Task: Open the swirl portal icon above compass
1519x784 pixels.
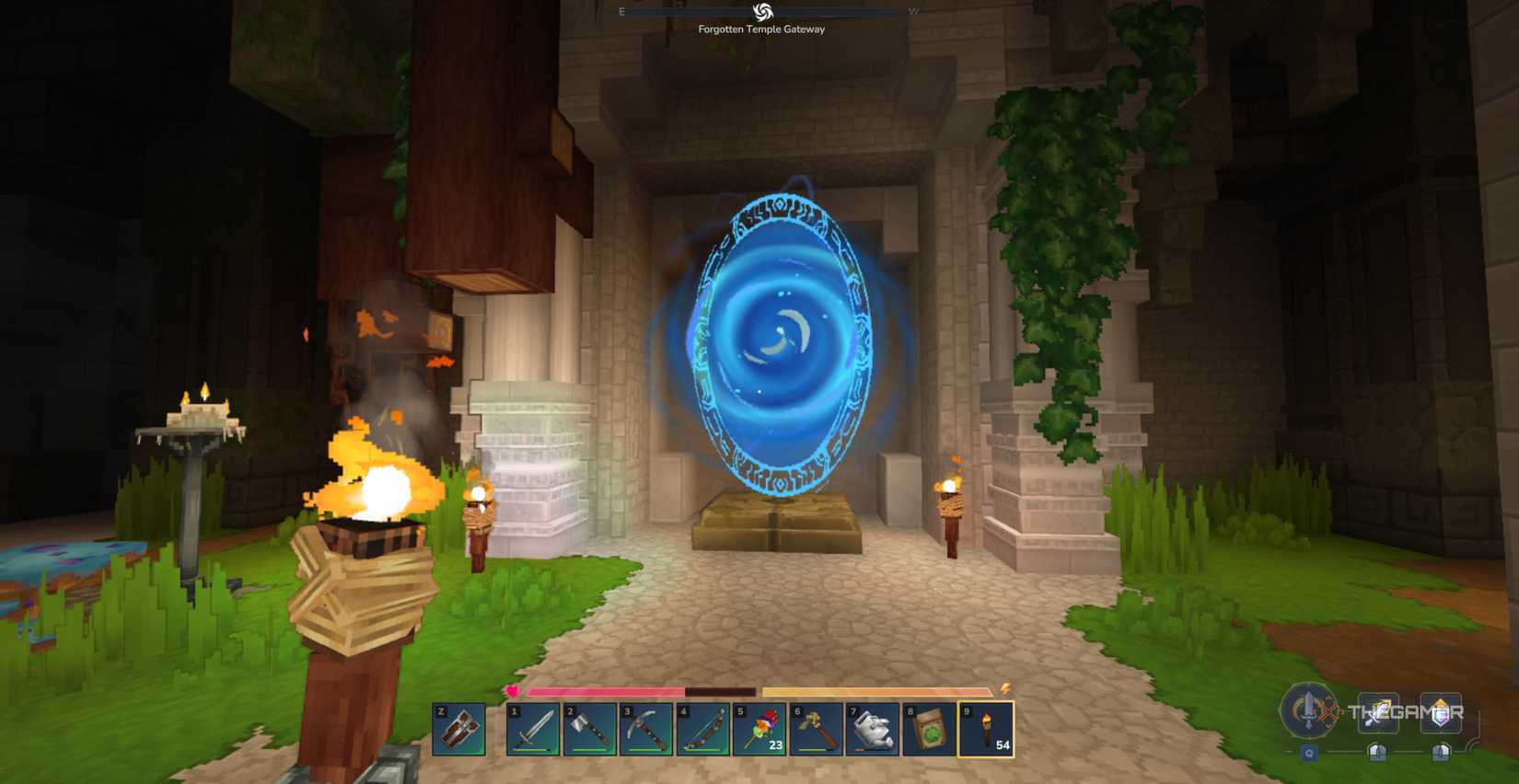Action: pos(762,12)
